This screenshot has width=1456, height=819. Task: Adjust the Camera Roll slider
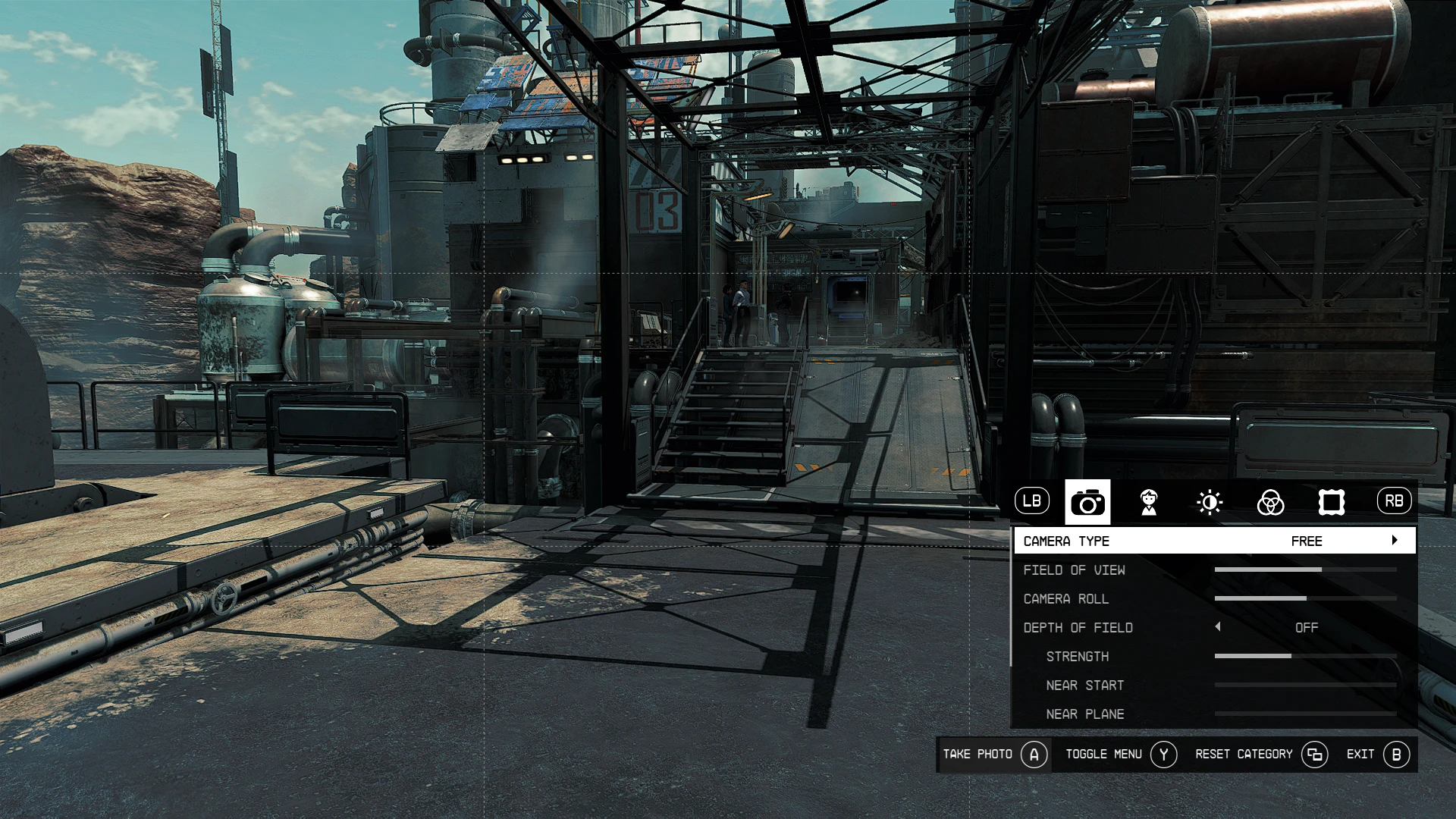point(1305,598)
